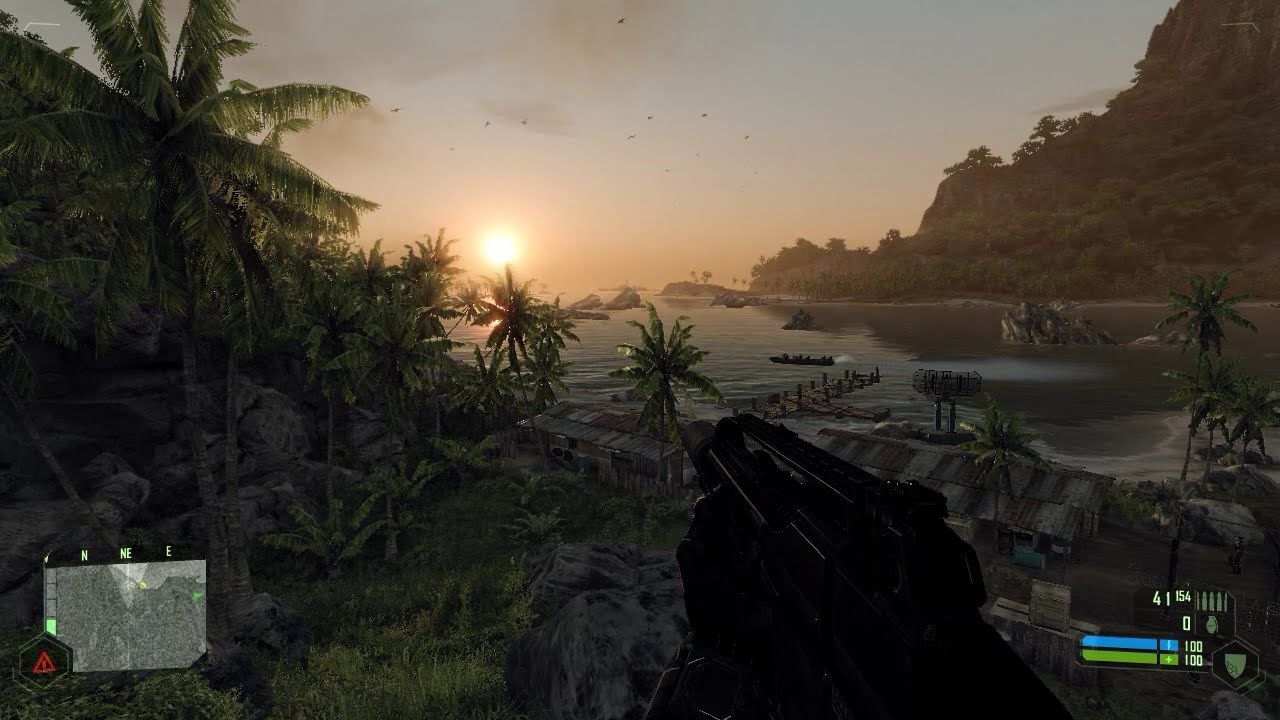The image size is (1280, 720).
Task: Click the rifle bullets magazine icon
Action: tap(1212, 600)
